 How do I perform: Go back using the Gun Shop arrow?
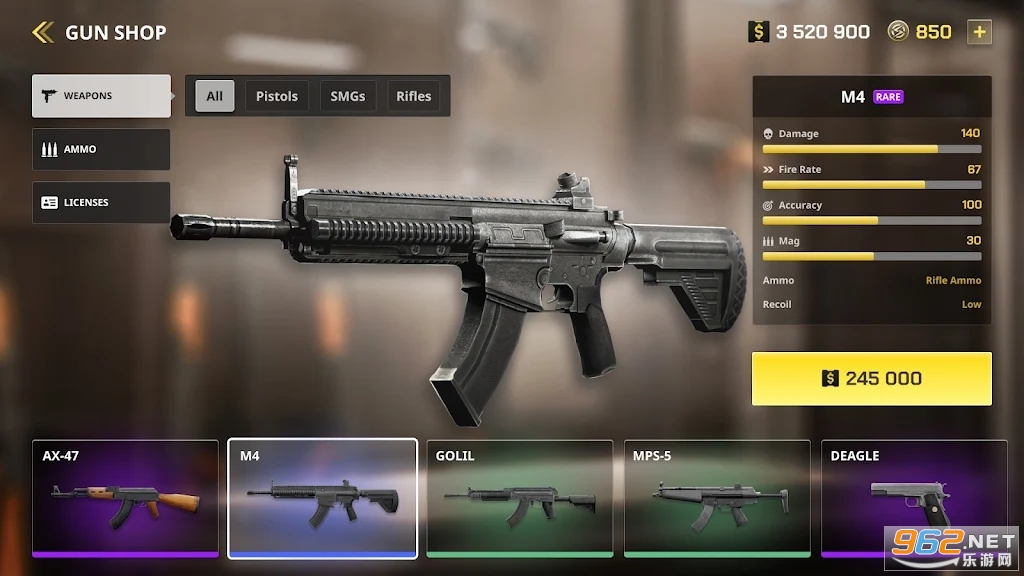coord(42,33)
